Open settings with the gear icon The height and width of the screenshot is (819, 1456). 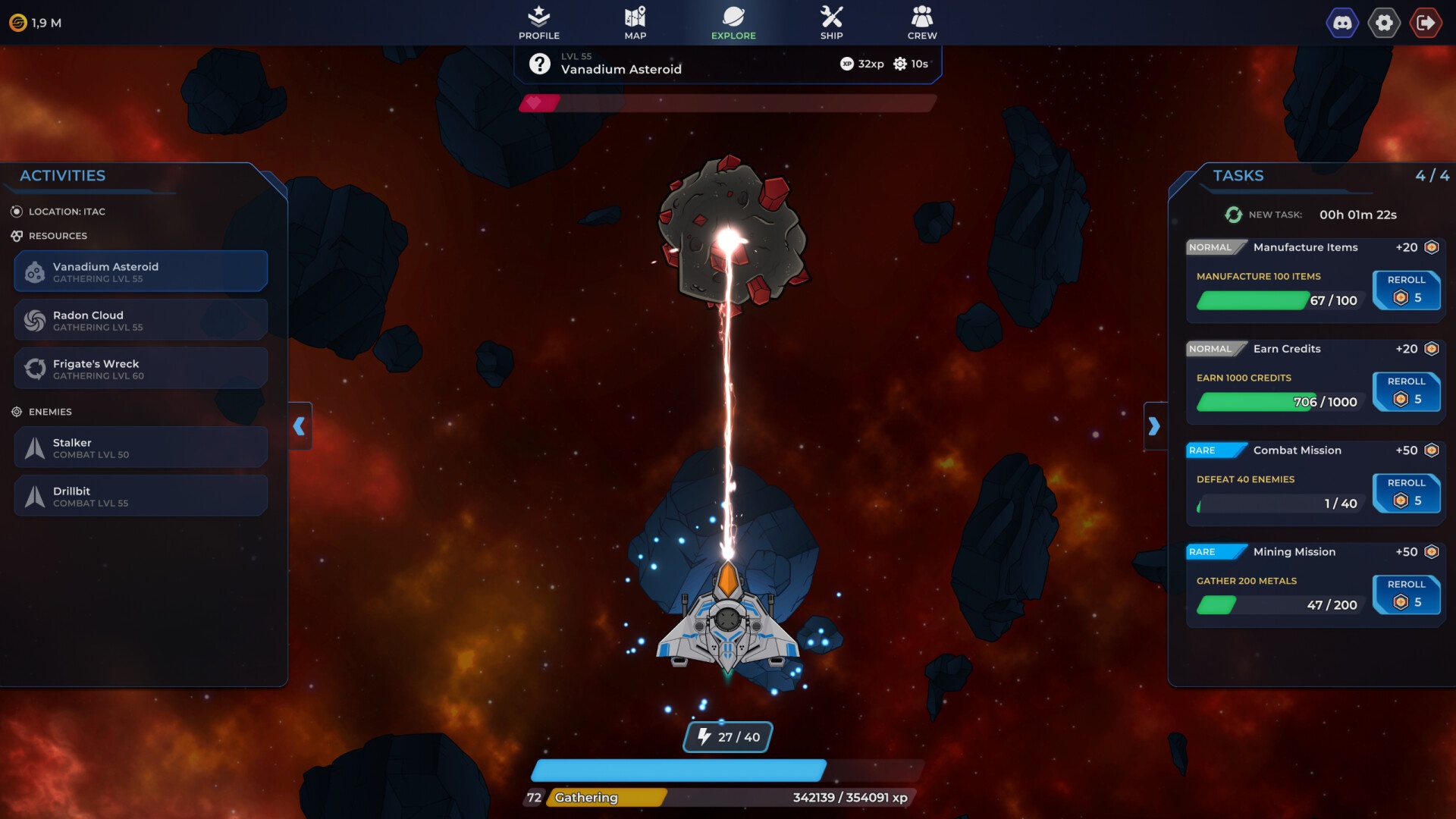(1384, 23)
